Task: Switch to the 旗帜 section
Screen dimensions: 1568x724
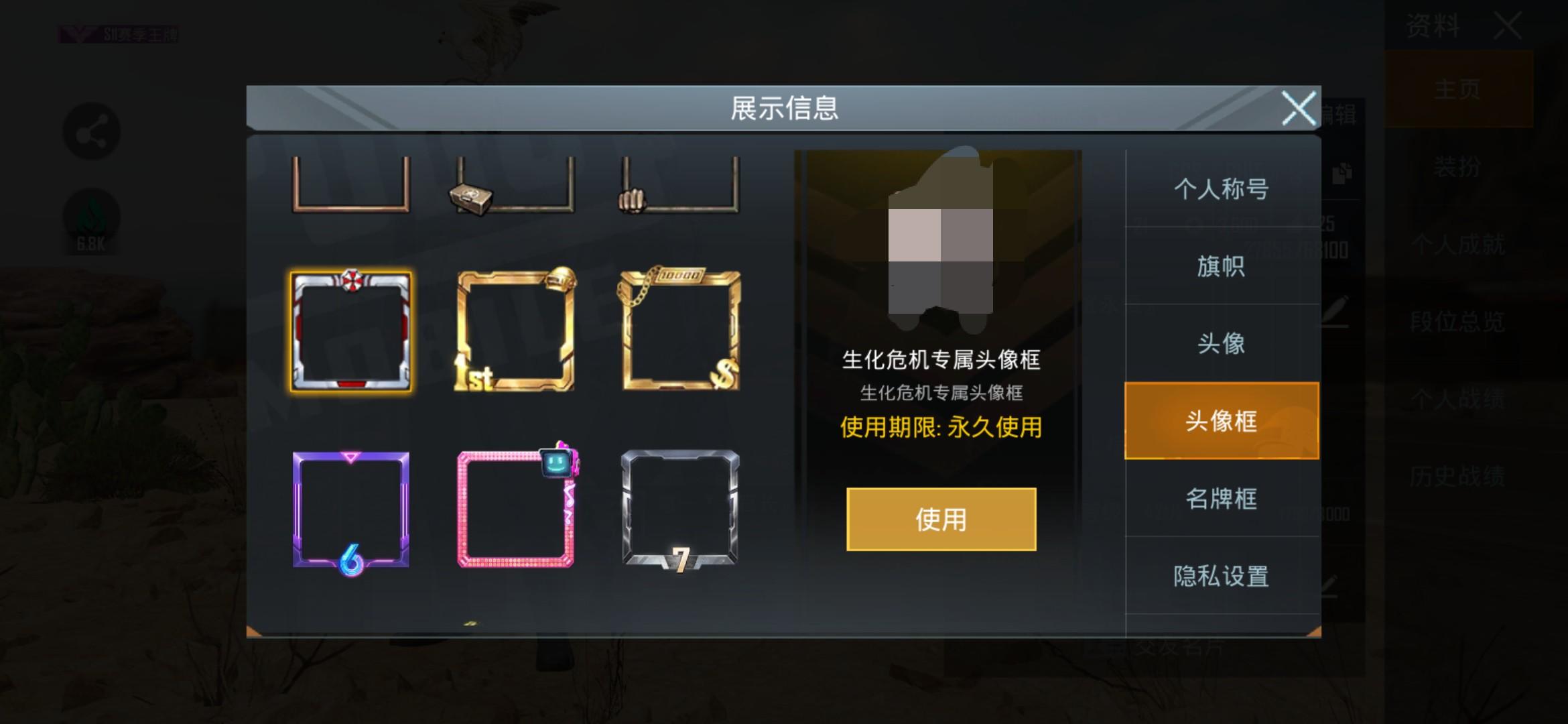Action: click(x=1221, y=266)
